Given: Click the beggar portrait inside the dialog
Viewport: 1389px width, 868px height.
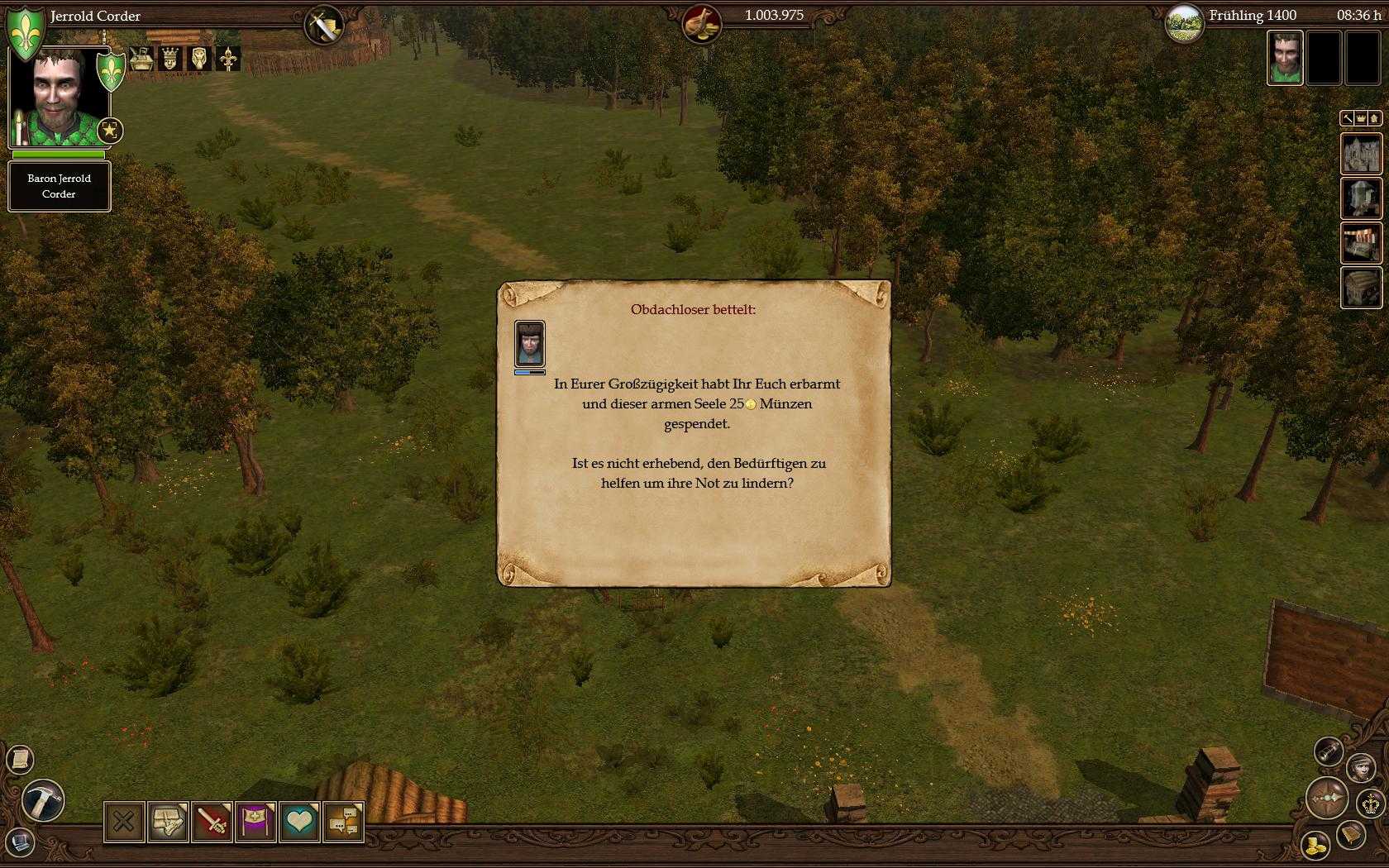Looking at the screenshot, I should (529, 343).
